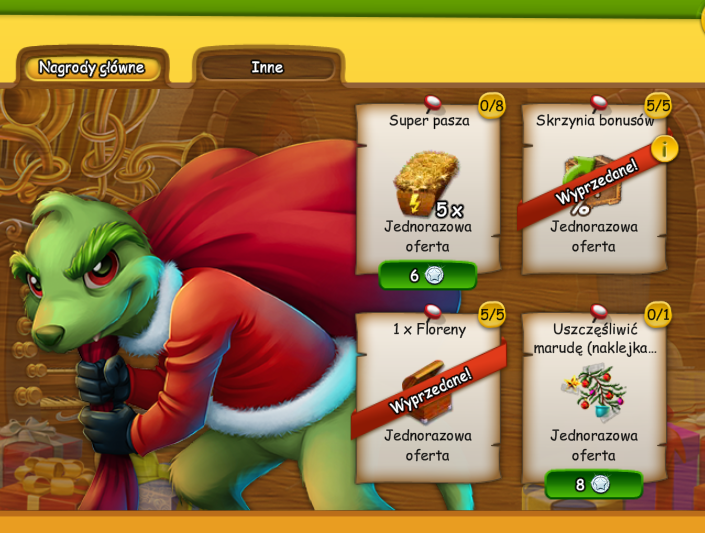This screenshot has width=705, height=533.
Task: Buy Super pasza for 6 tokens
Action: 428,275
